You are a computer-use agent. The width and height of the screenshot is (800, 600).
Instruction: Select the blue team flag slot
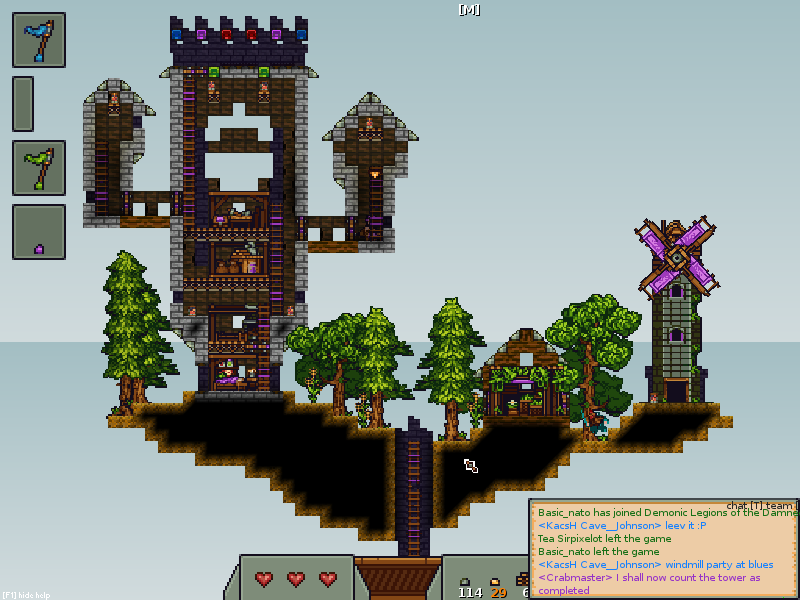(x=39, y=40)
